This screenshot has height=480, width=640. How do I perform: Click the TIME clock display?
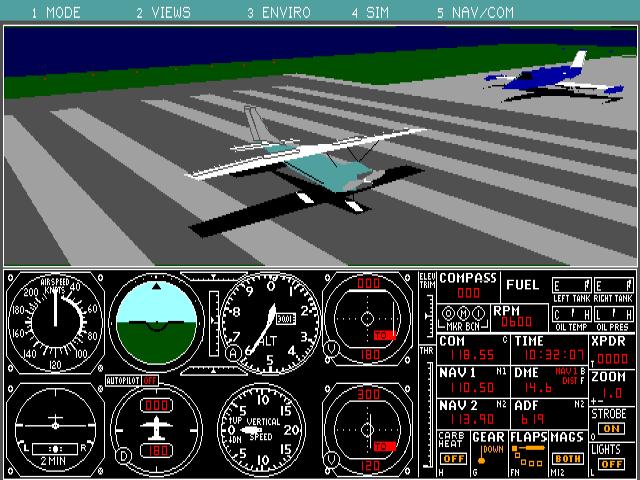pos(550,355)
